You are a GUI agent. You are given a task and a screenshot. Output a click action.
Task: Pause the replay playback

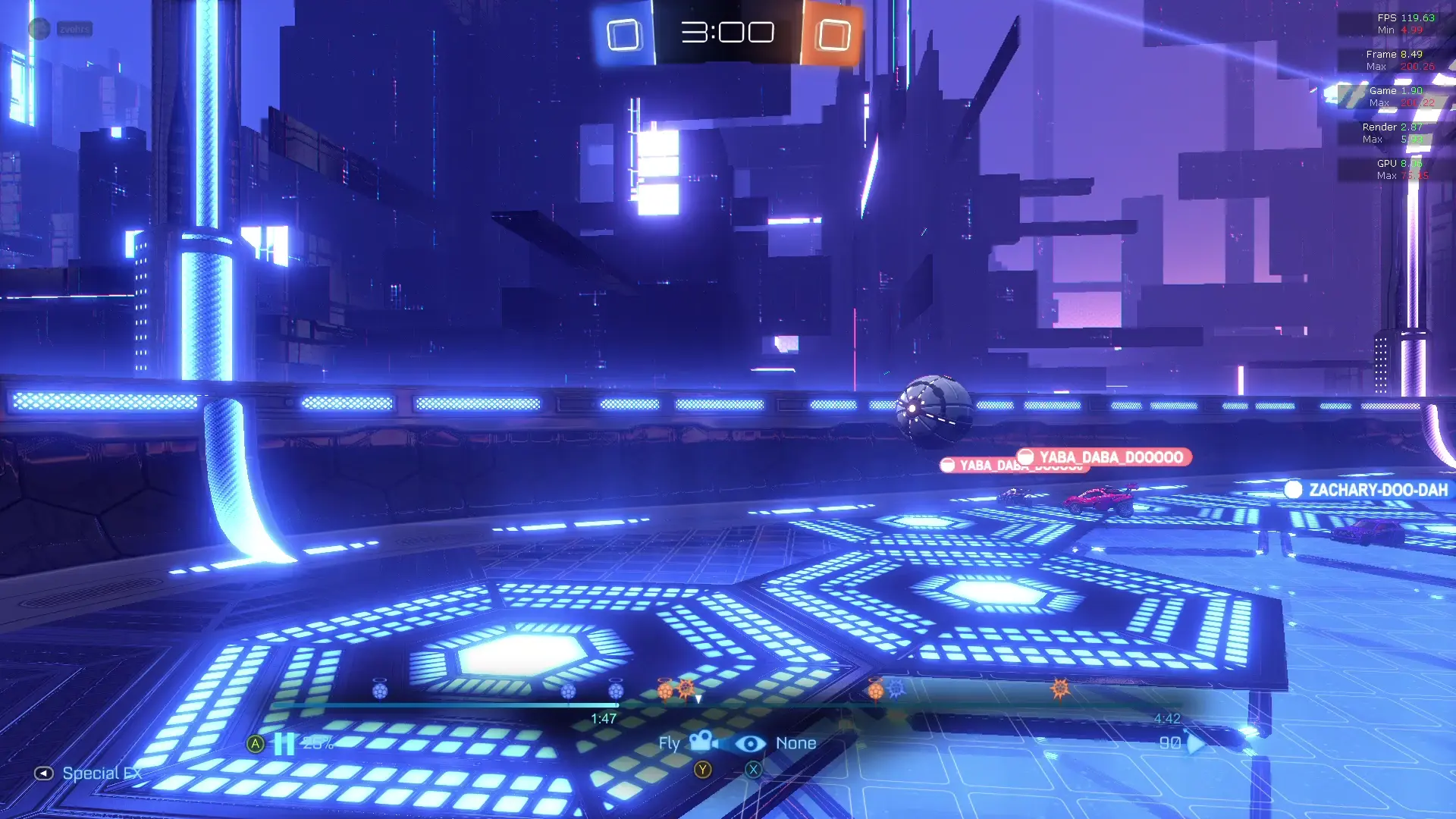point(284,743)
